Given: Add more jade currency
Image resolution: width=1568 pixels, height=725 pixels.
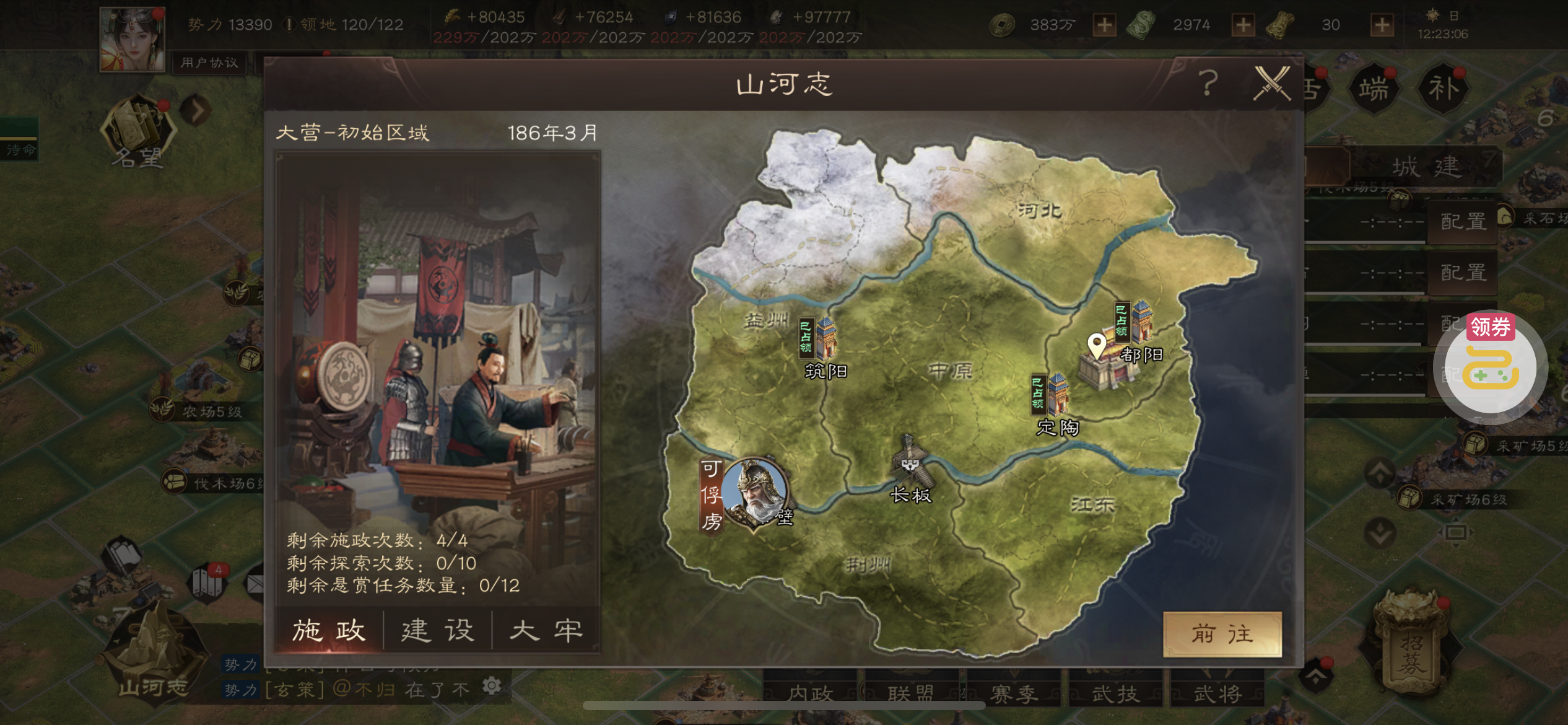Looking at the screenshot, I should coord(1243,25).
